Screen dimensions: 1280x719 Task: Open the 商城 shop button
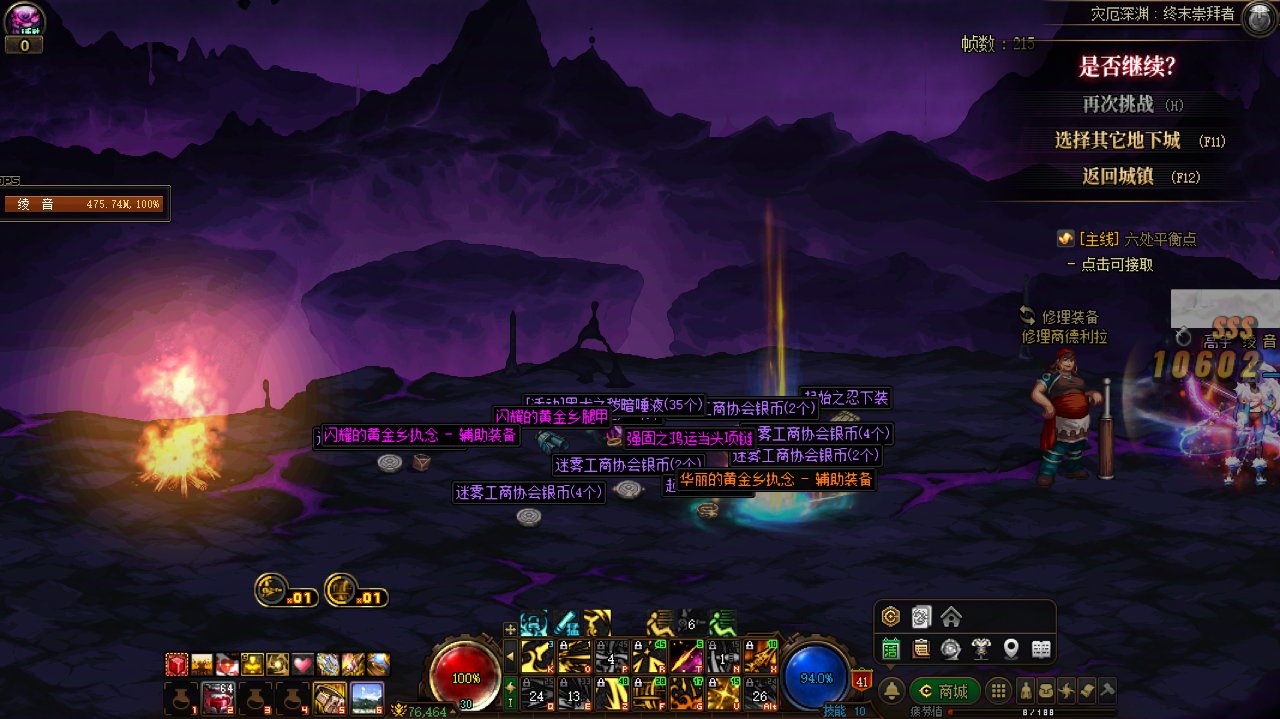944,691
